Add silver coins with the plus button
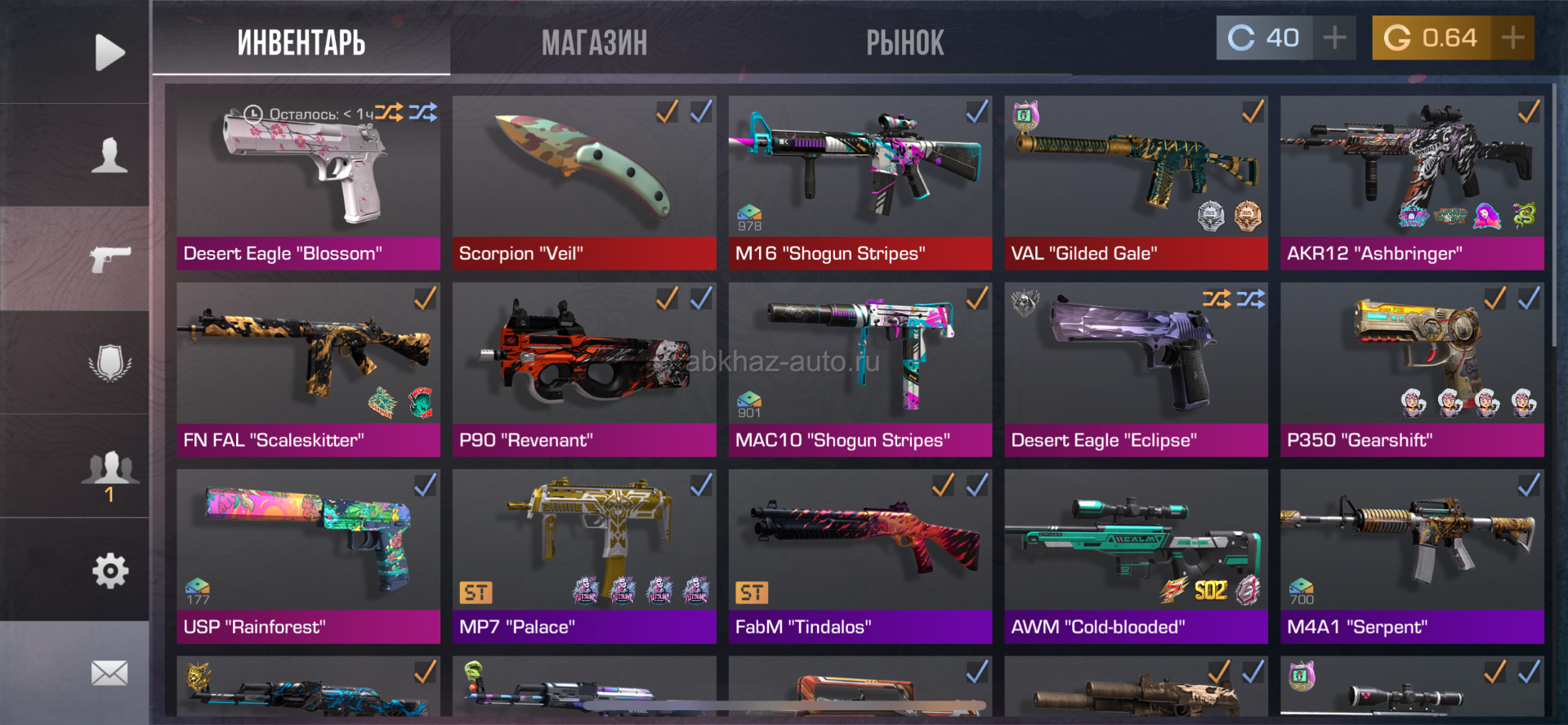The height and width of the screenshot is (725, 1568). click(1334, 38)
